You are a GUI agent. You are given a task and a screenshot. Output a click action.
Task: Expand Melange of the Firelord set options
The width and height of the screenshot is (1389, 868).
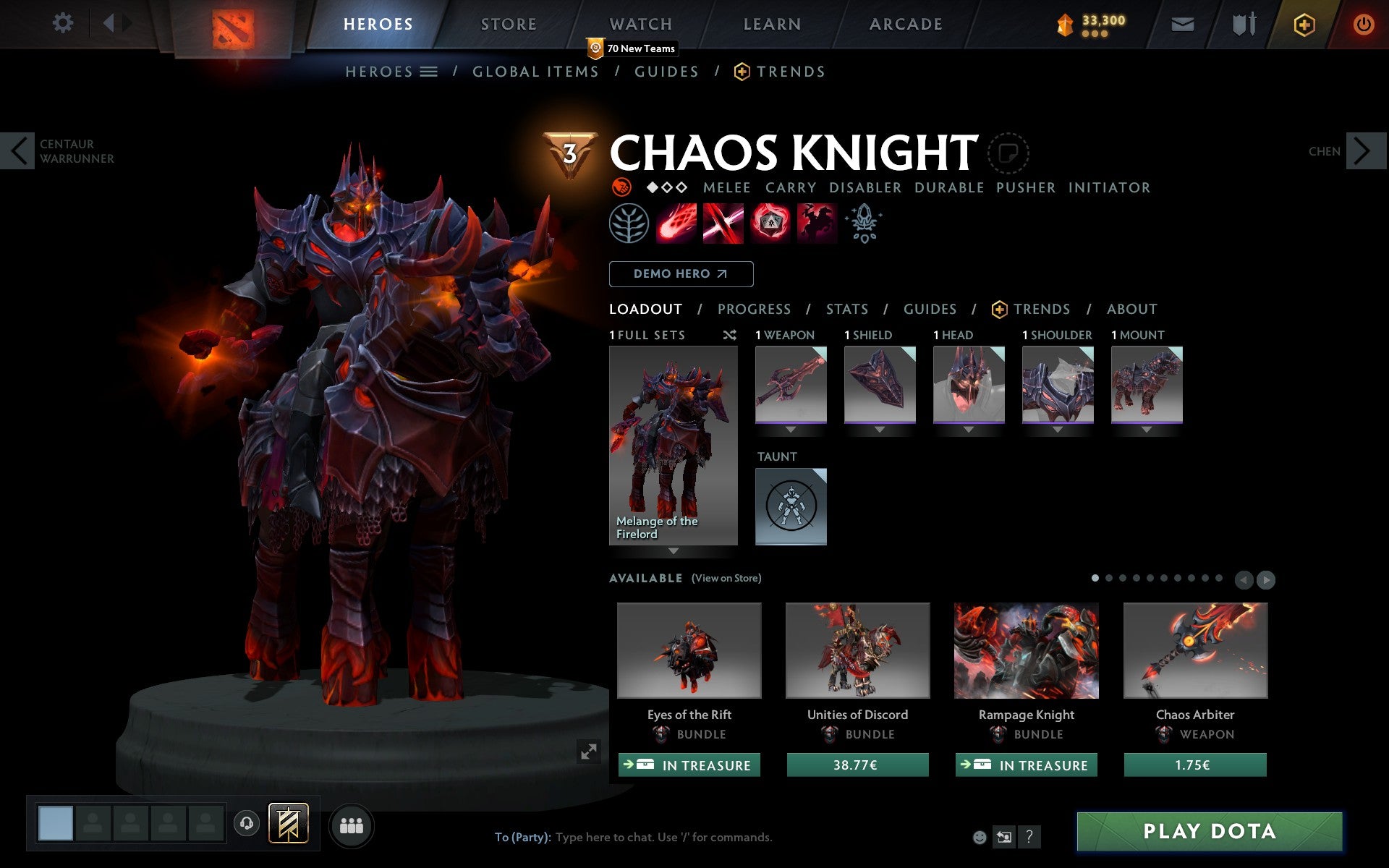pyautogui.click(x=673, y=551)
